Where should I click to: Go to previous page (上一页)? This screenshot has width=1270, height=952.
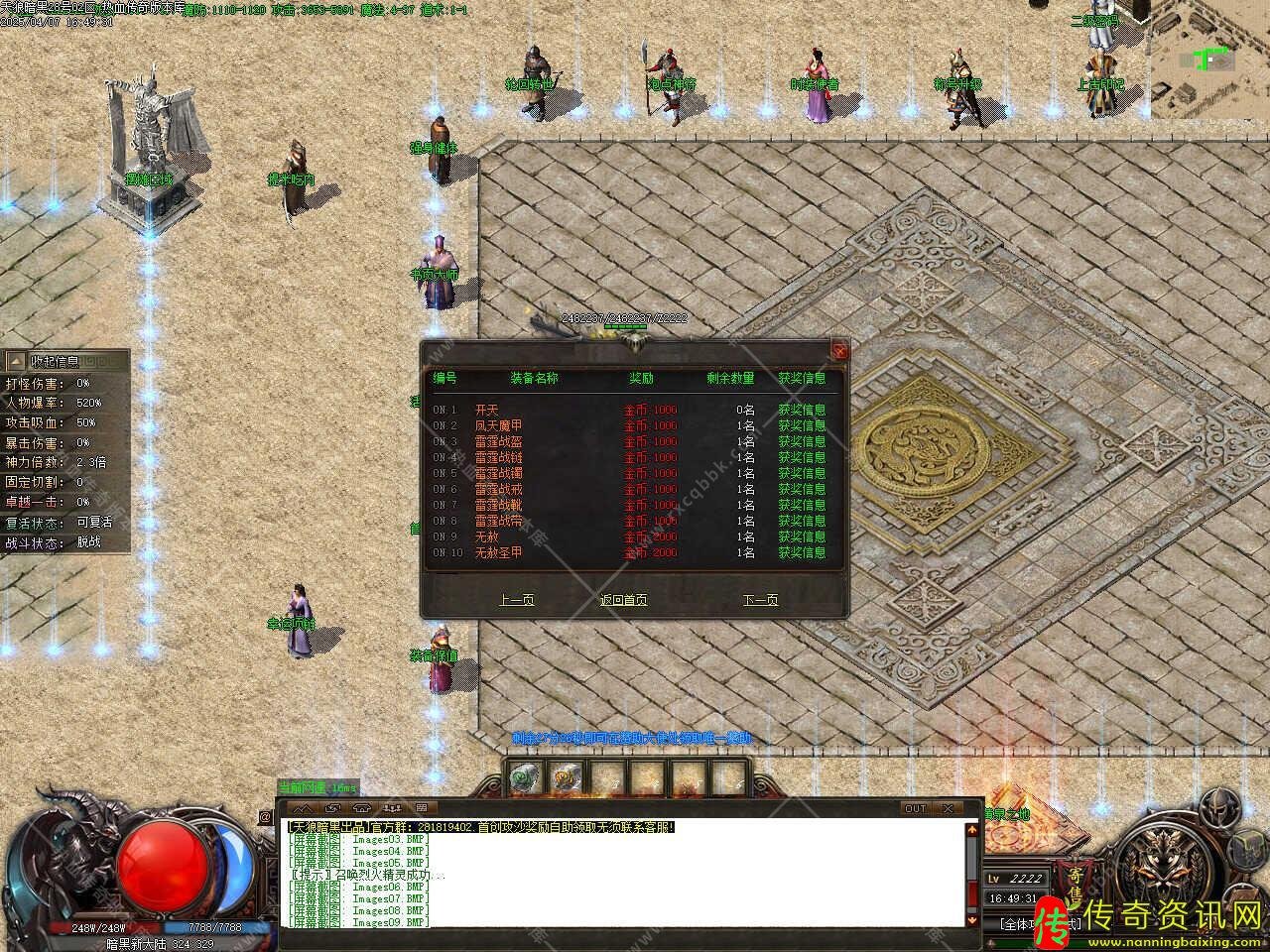516,600
